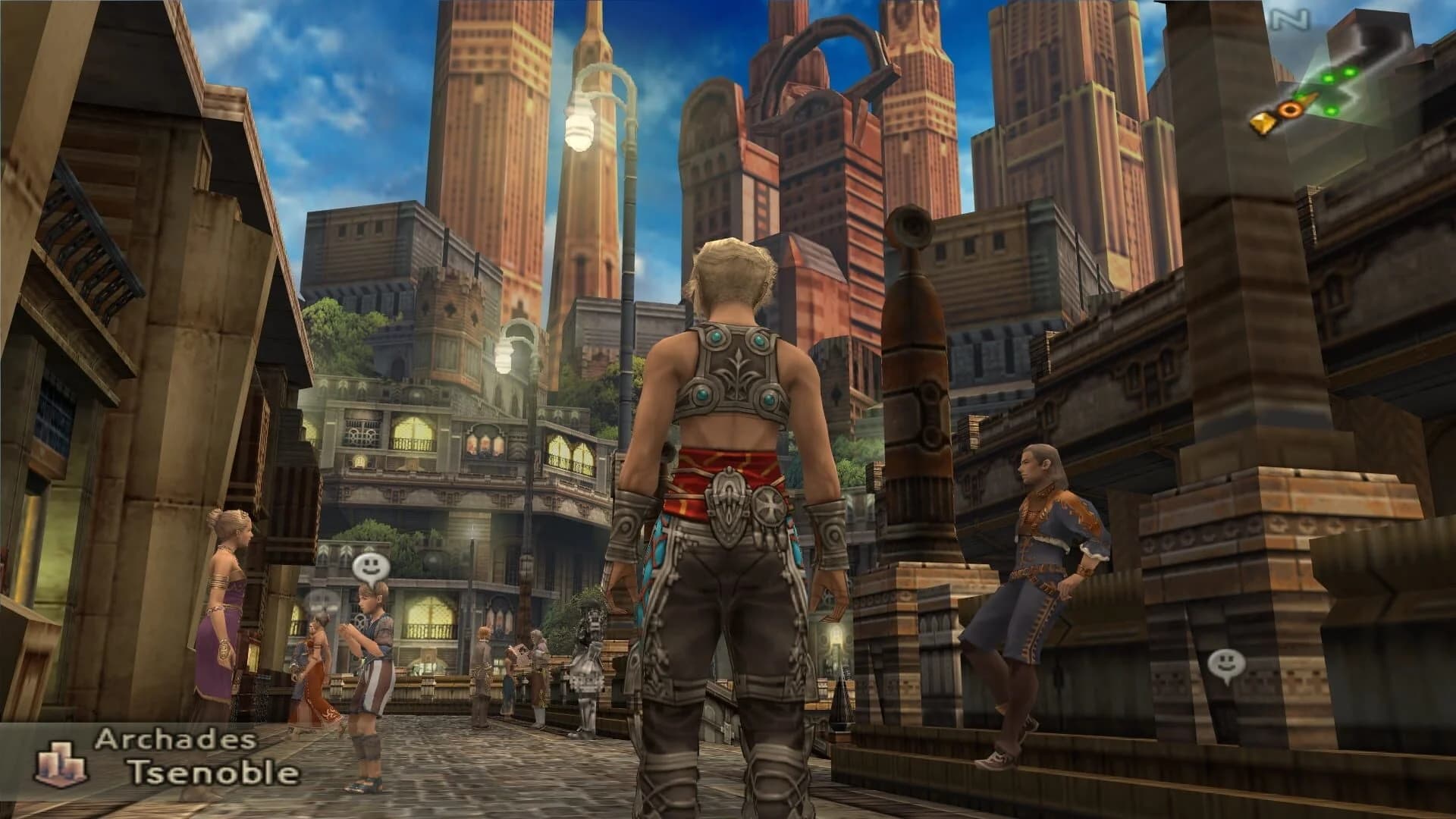Click the middle green dot on the minimap
Screen dimensions: 1456x819
pyautogui.click(x=1328, y=79)
